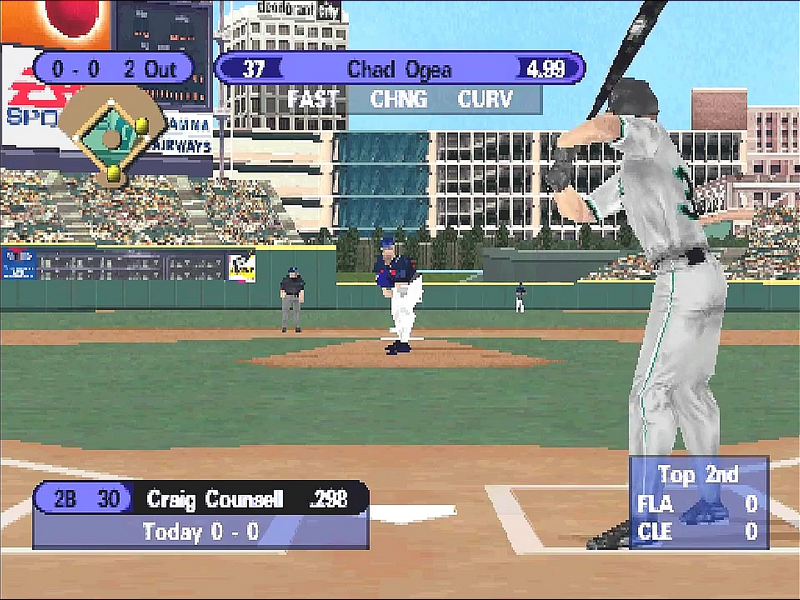Select the Chad Ogea pitcher info bar
Screen dimensions: 800x600
tap(399, 69)
